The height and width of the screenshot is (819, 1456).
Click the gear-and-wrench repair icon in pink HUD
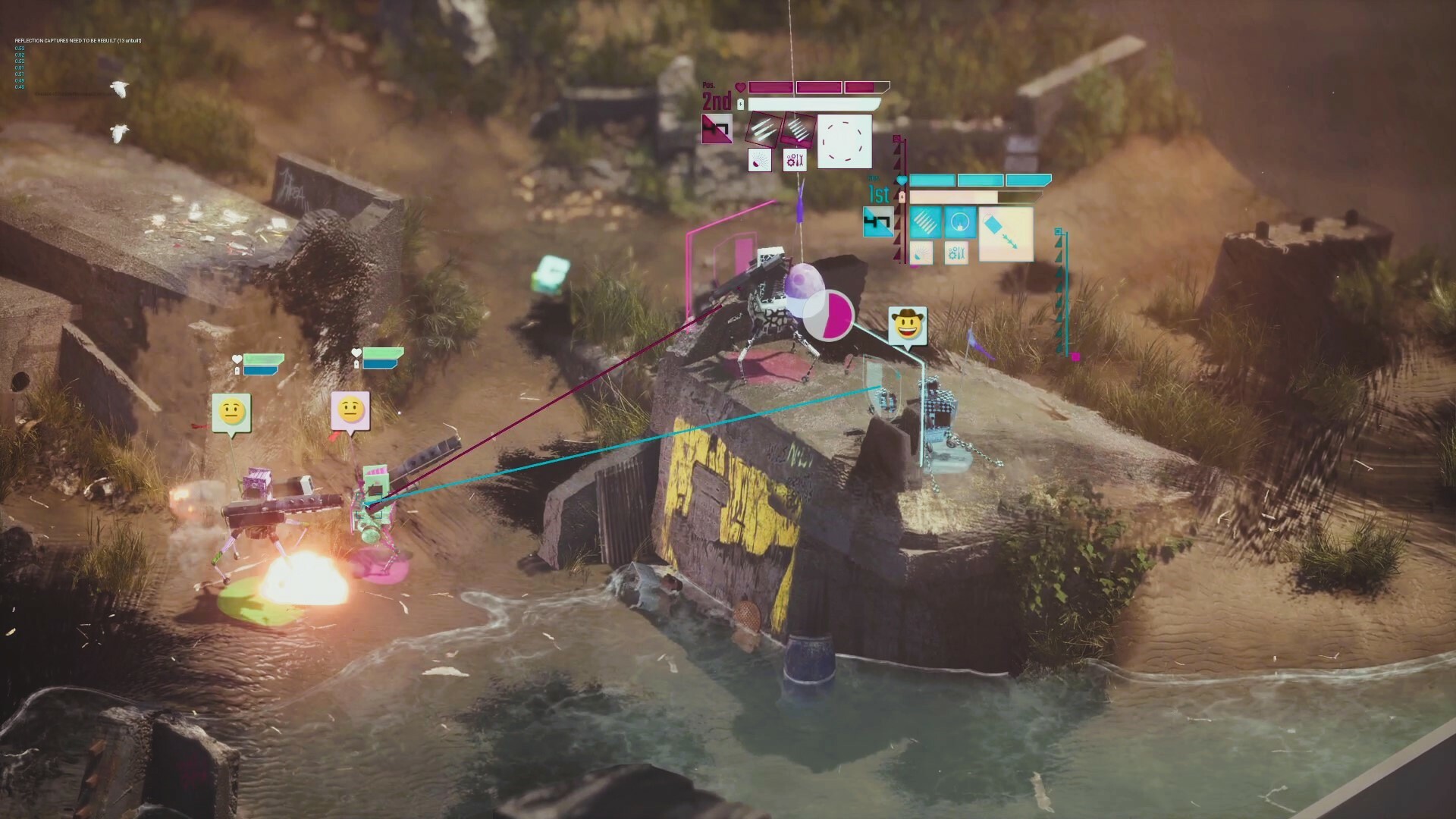795,161
